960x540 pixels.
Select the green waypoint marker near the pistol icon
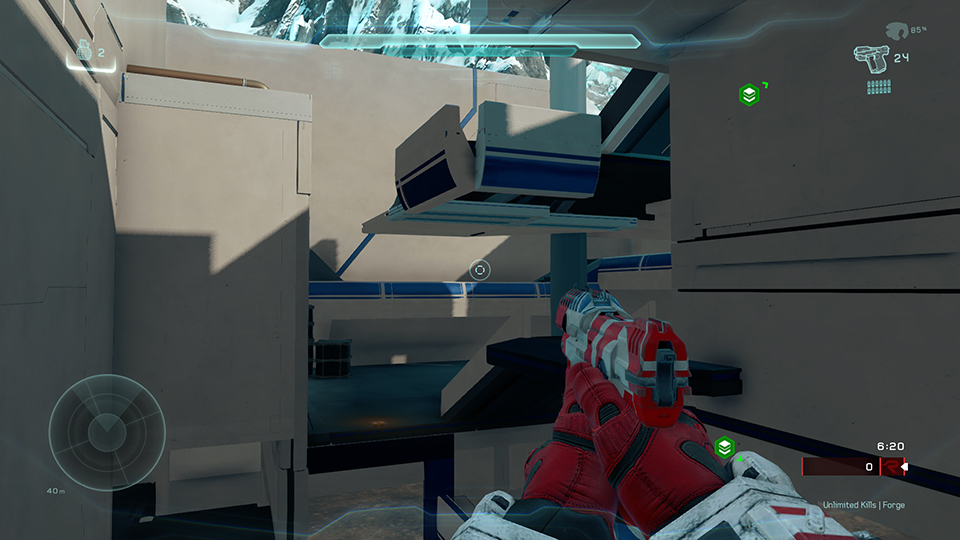click(x=748, y=95)
